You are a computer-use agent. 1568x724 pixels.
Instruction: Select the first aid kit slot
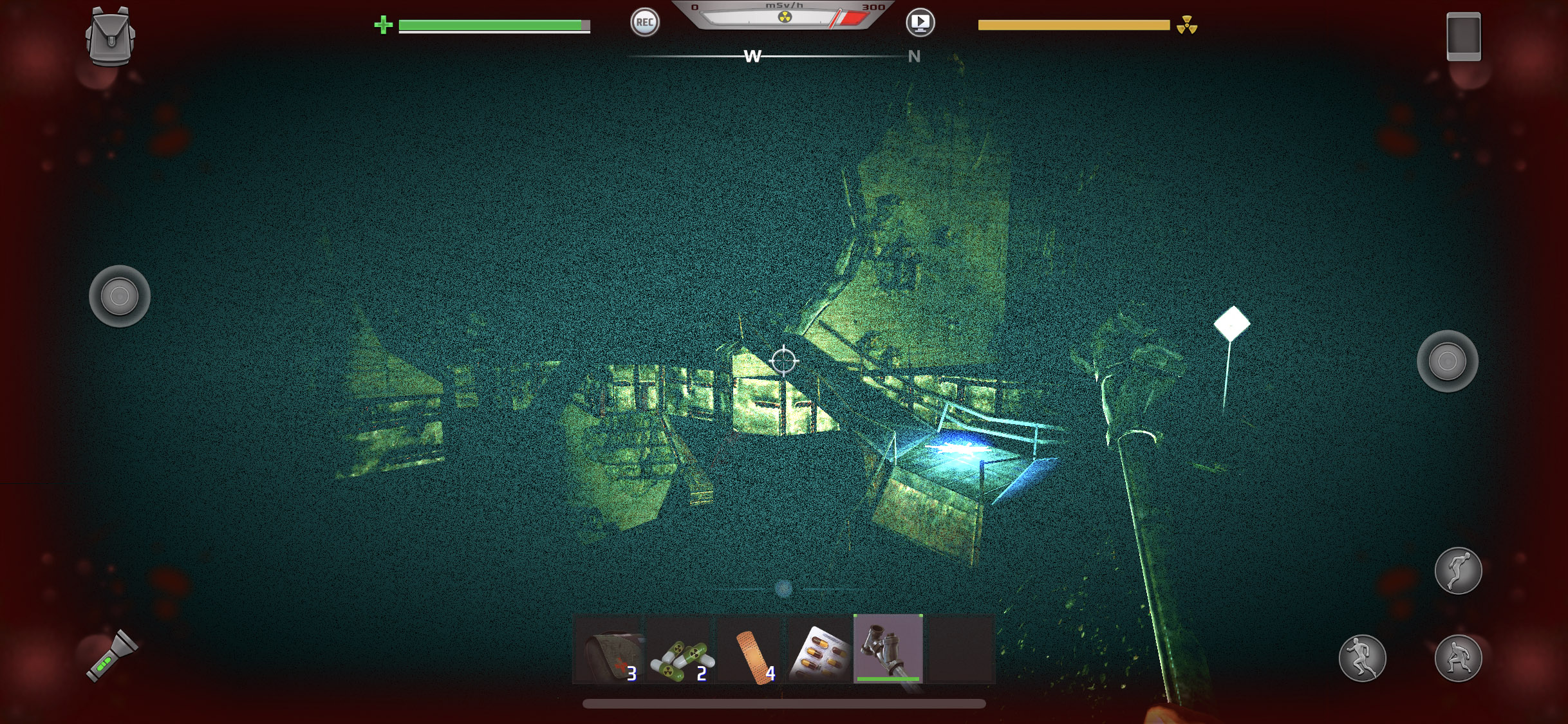pos(609,649)
